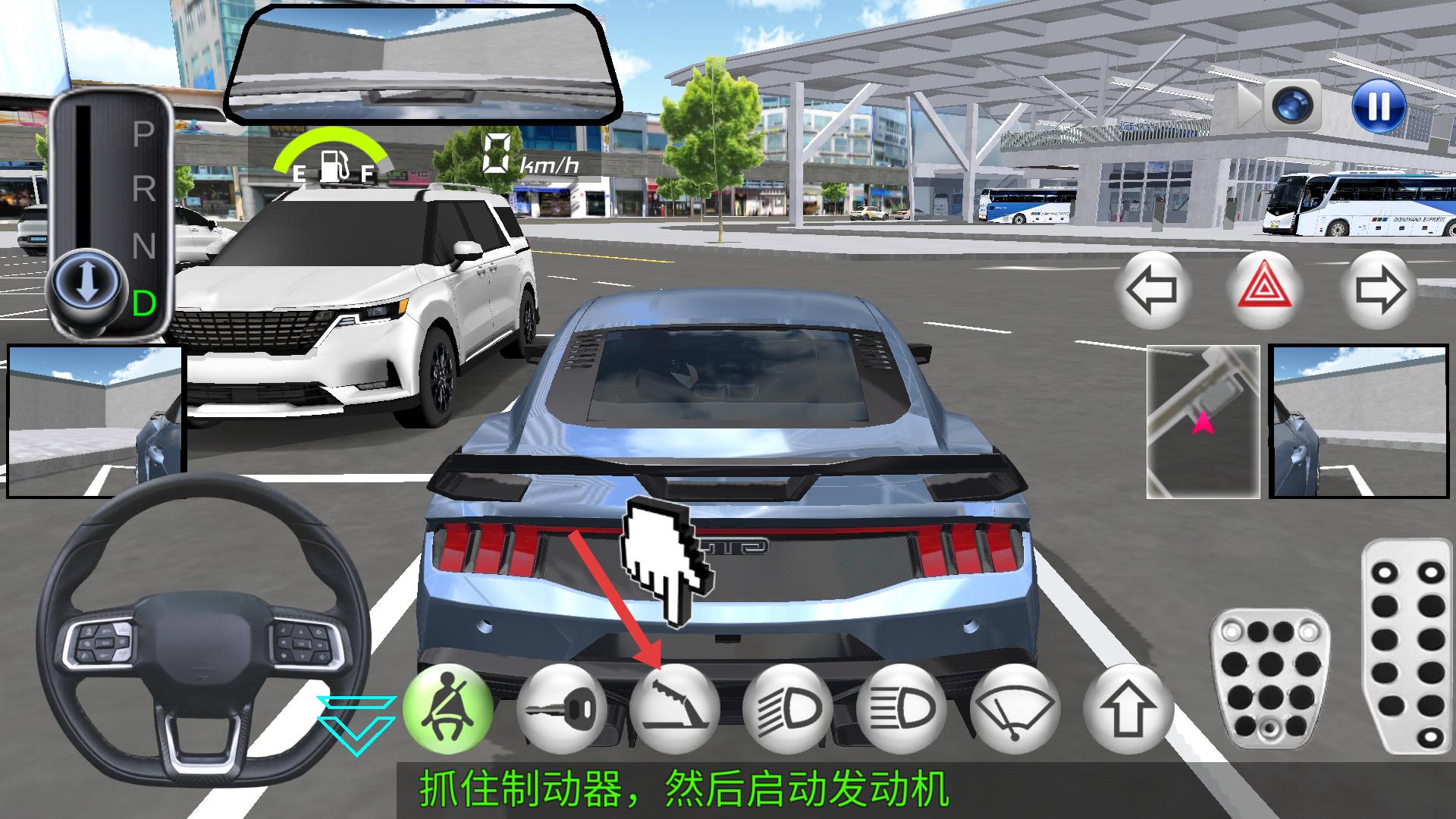
Task: Turn on the red hazard lights
Action: (1265, 290)
